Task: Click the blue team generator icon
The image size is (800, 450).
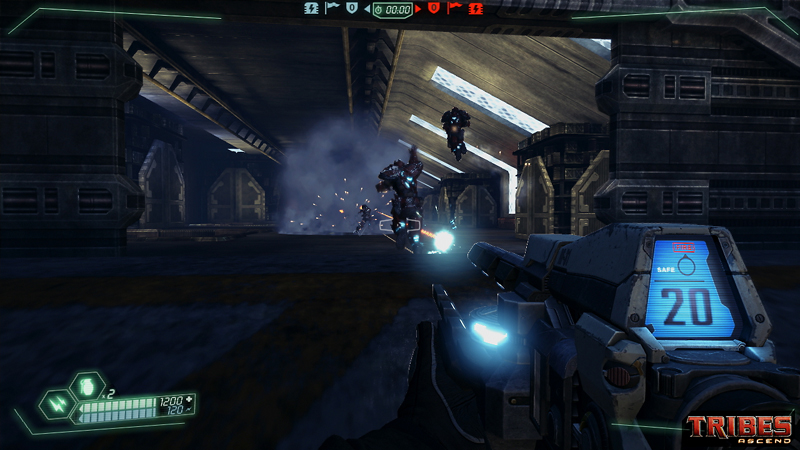Action: point(311,9)
